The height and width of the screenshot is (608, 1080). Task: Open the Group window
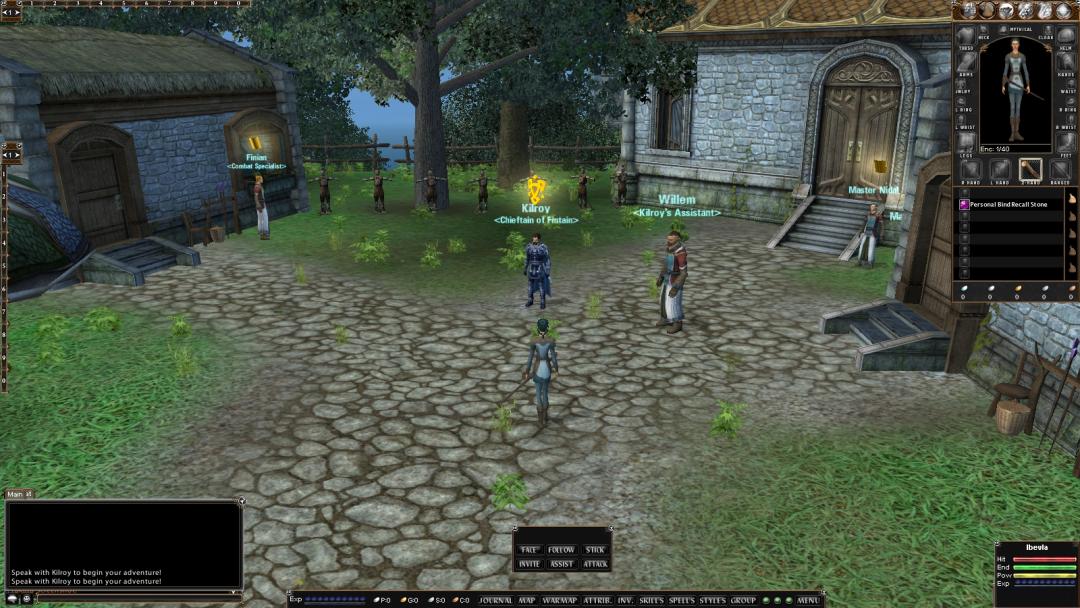click(743, 600)
